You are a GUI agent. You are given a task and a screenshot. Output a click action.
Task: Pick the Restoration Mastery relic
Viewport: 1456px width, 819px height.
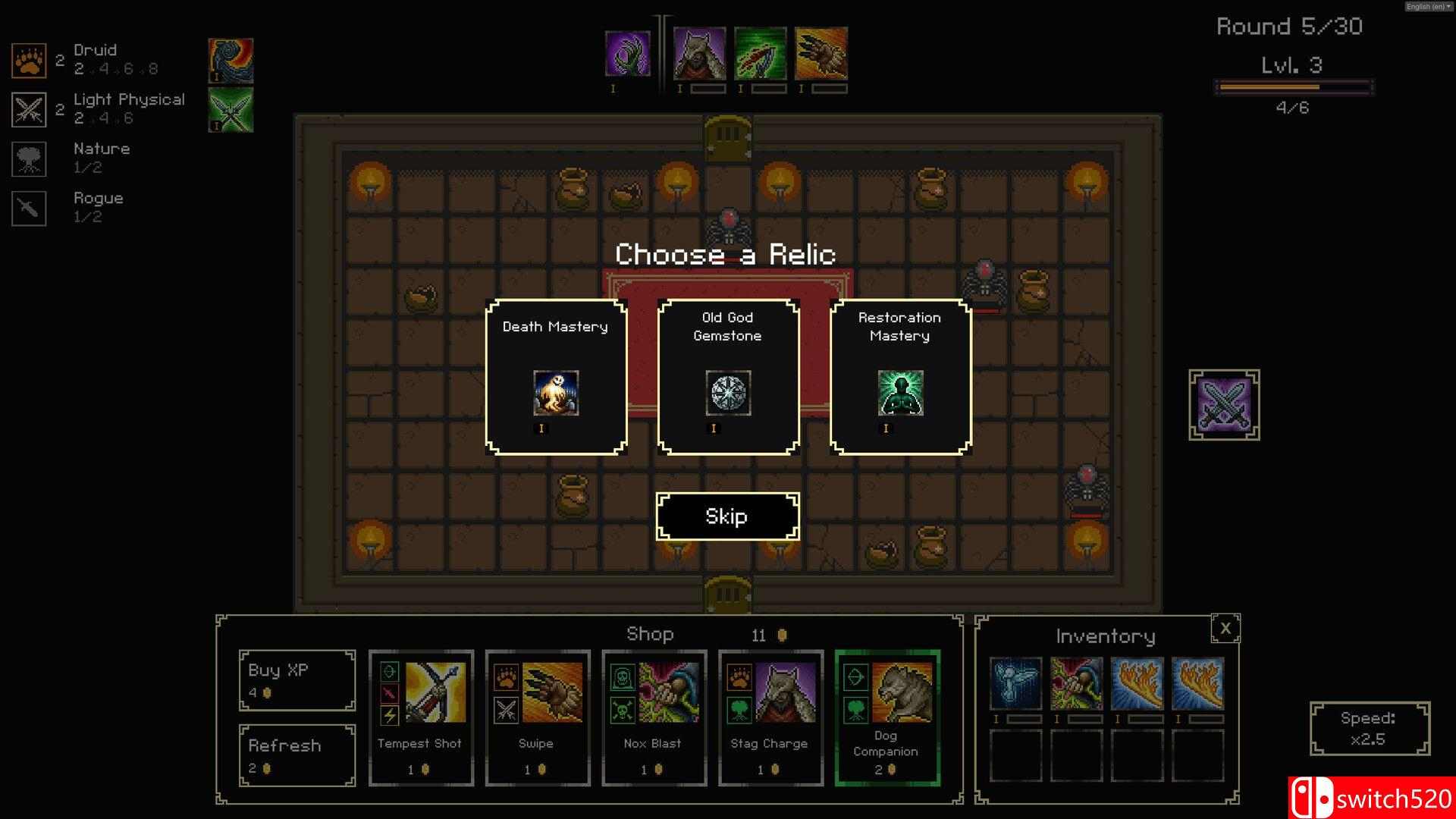click(900, 377)
